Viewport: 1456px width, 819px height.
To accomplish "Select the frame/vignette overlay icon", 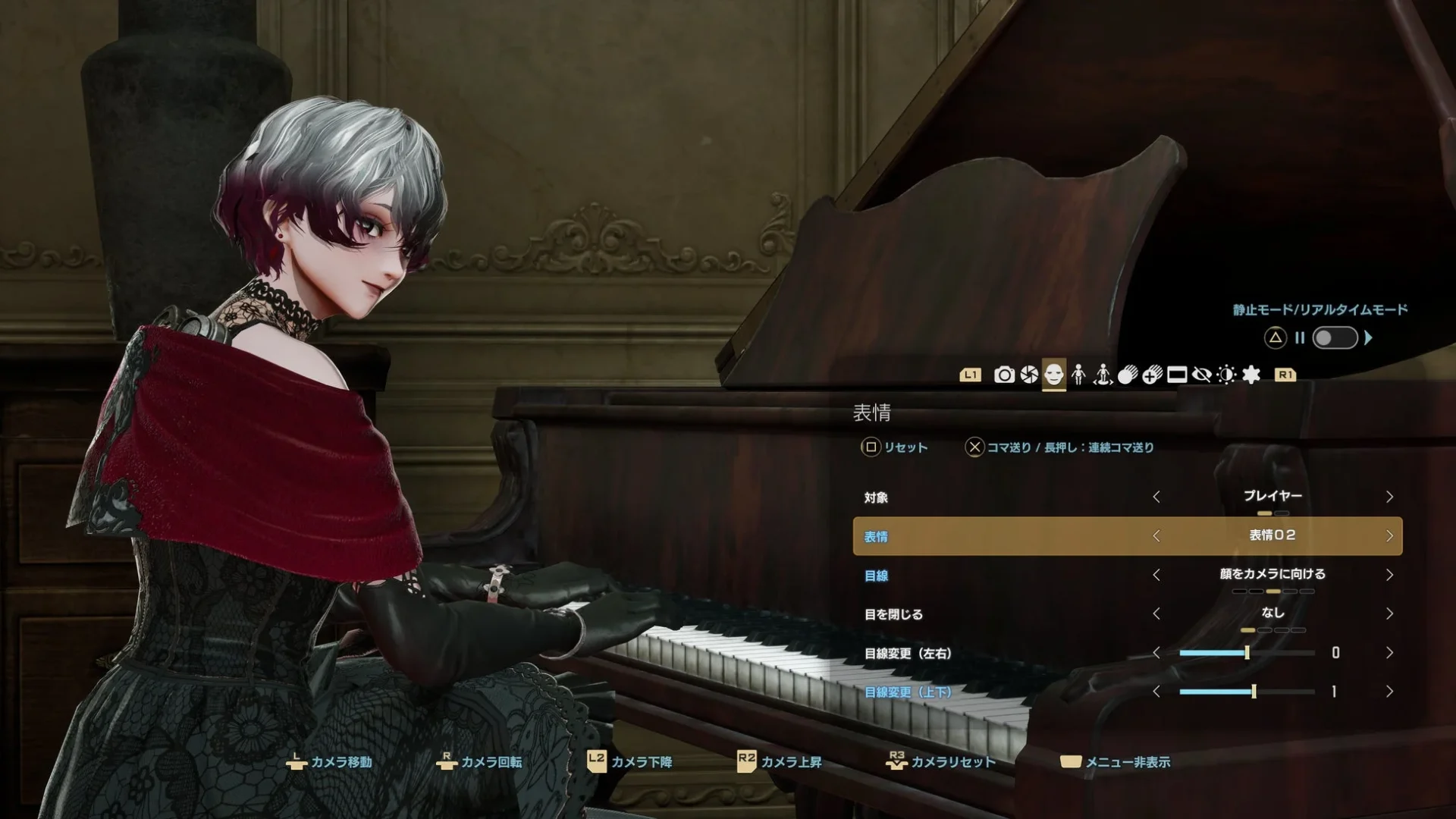I will [1176, 375].
